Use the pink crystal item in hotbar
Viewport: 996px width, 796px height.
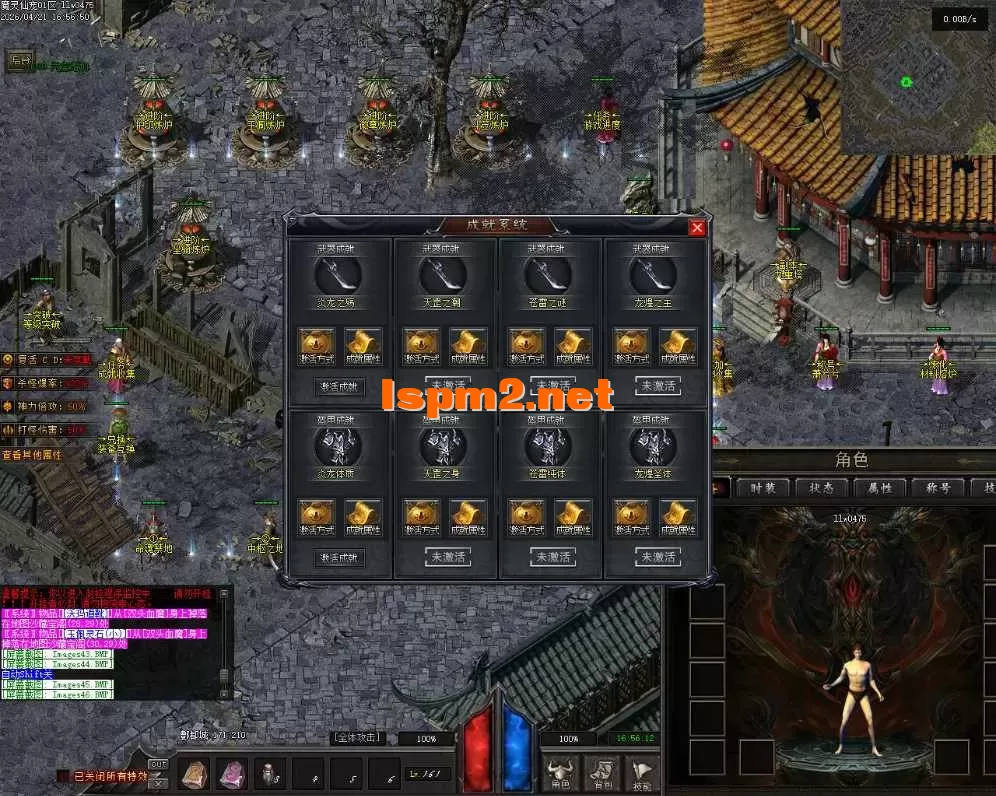click(x=232, y=774)
